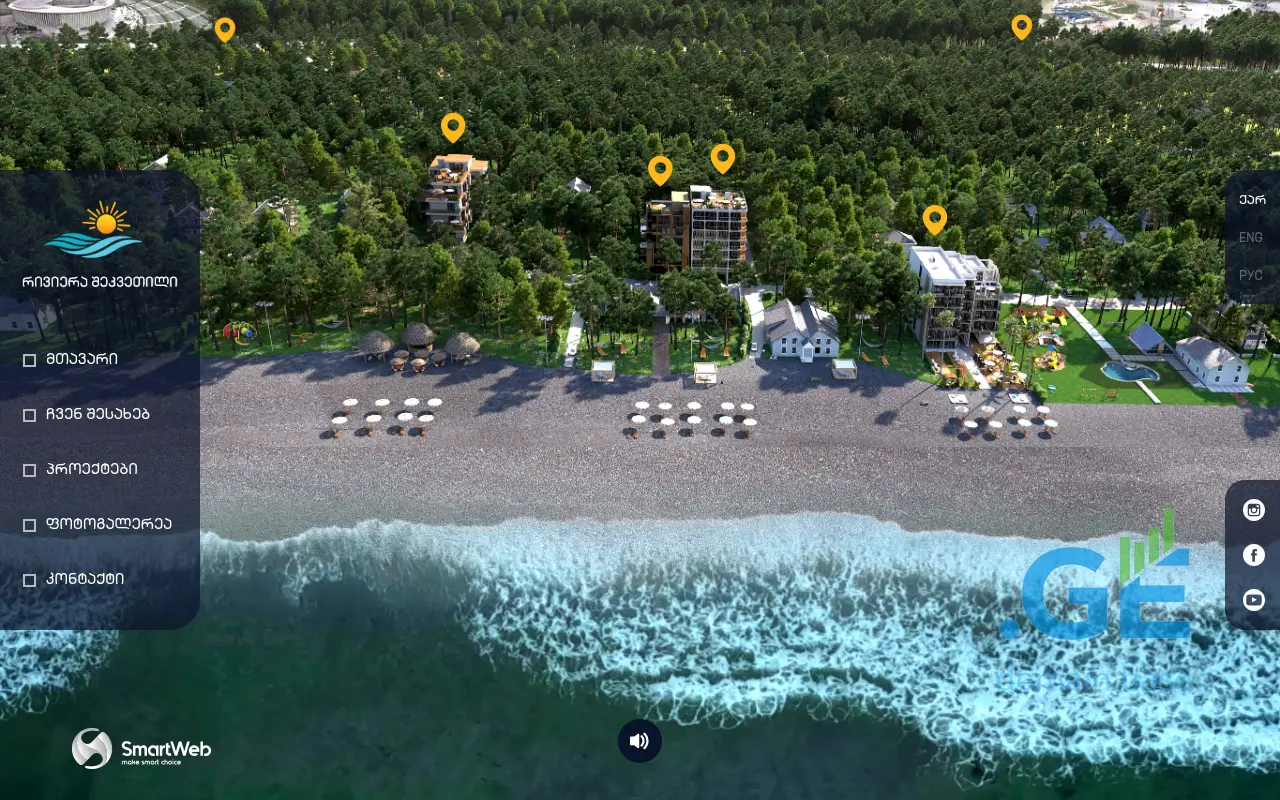The width and height of the screenshot is (1280, 800).
Task: Select the map pin above the white building
Action: pos(935,218)
